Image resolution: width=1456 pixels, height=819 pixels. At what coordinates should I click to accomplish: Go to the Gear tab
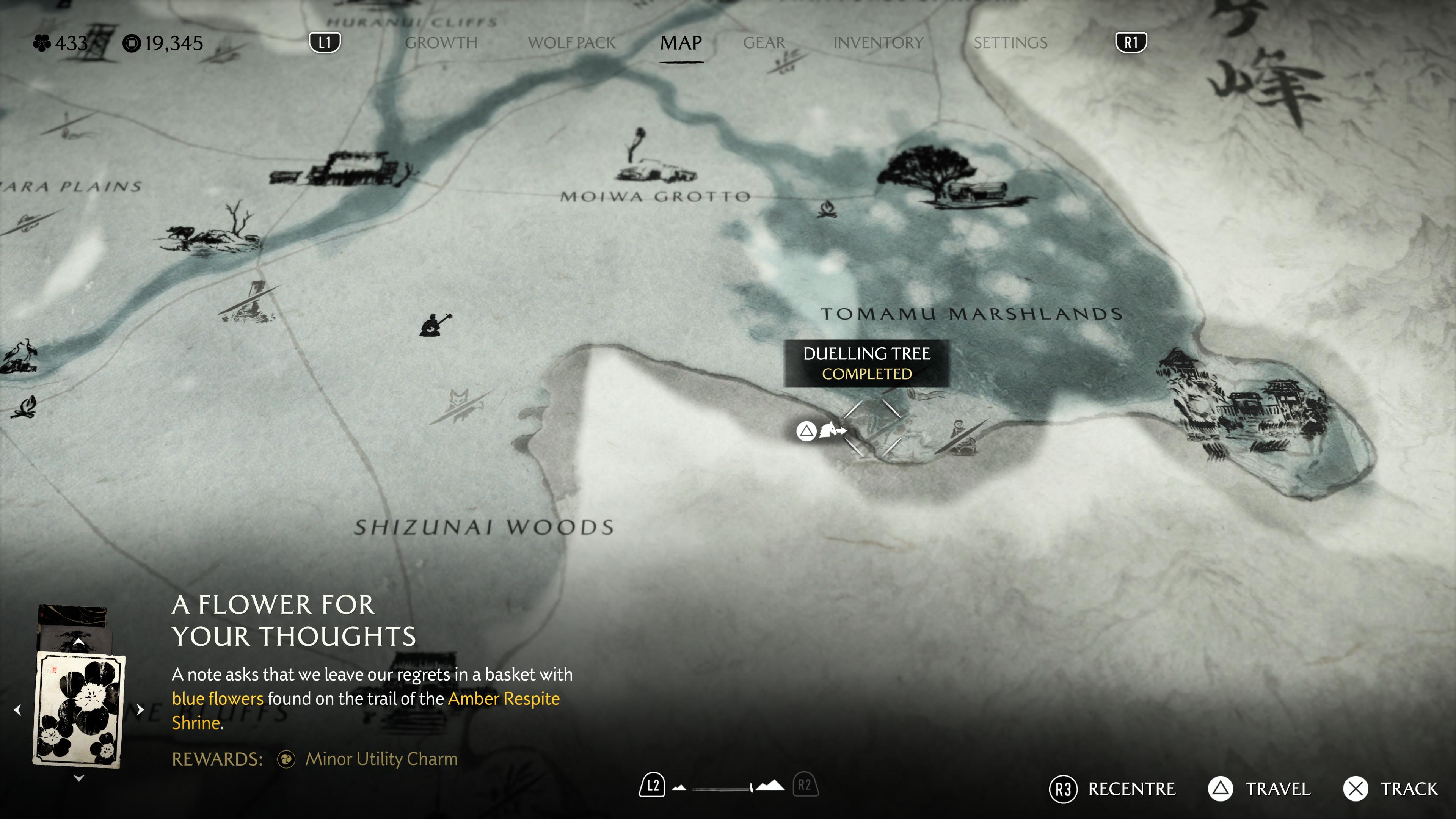(x=764, y=43)
